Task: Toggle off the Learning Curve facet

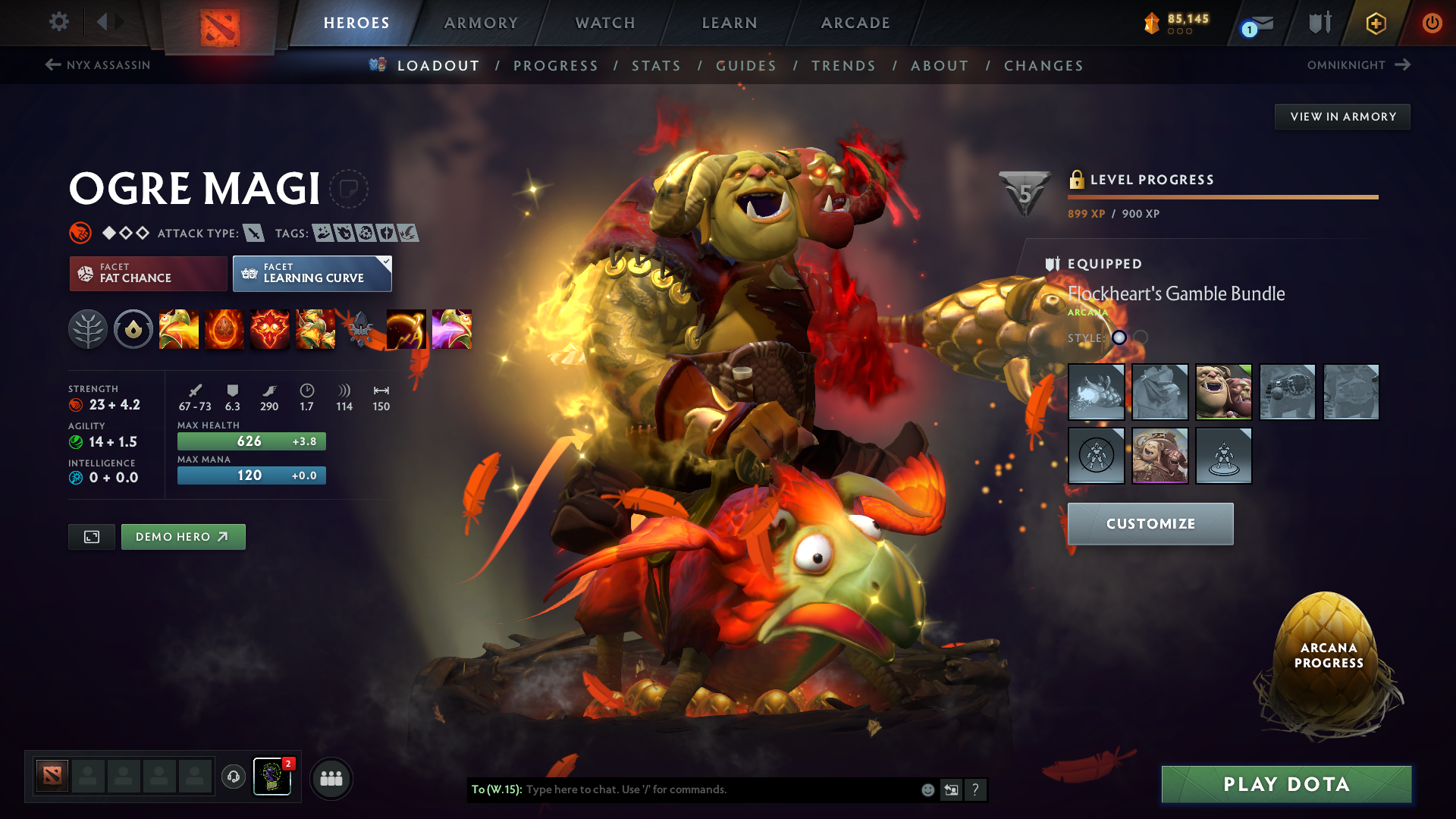Action: (x=312, y=273)
